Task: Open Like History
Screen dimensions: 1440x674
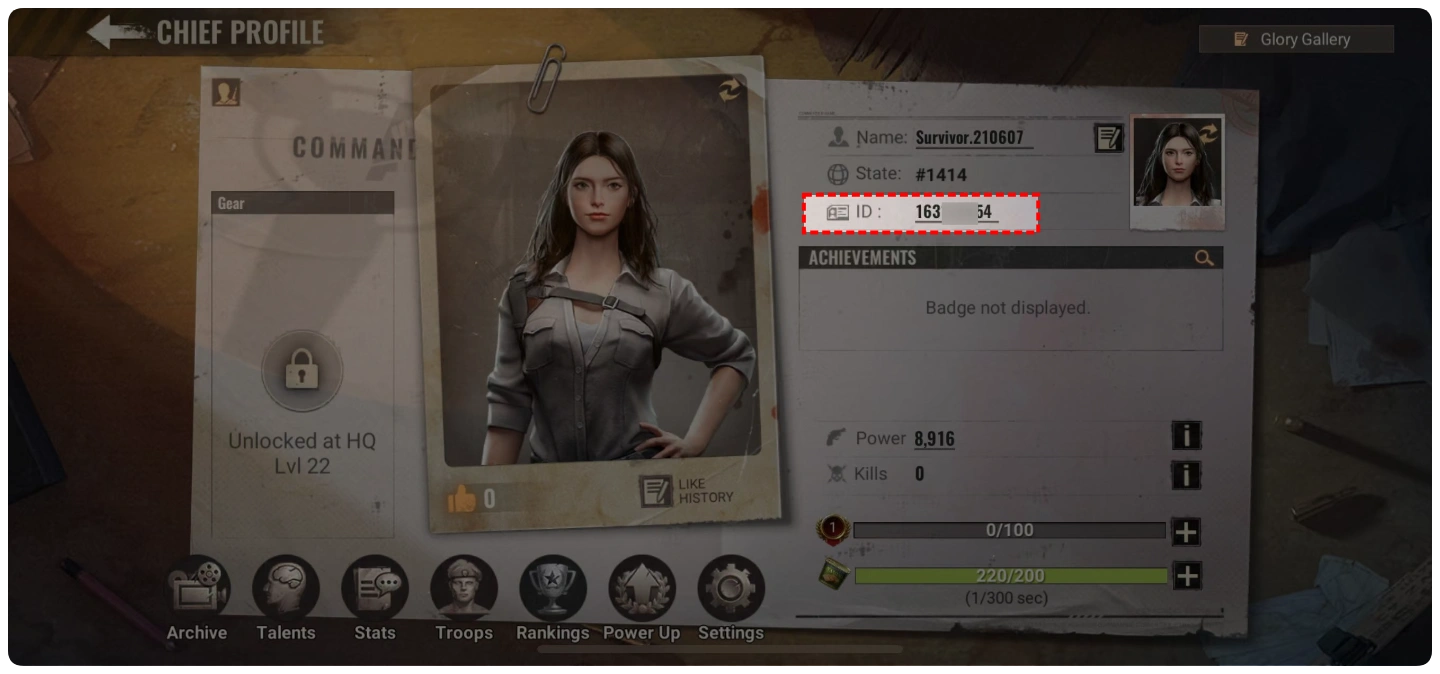Action: [x=687, y=490]
